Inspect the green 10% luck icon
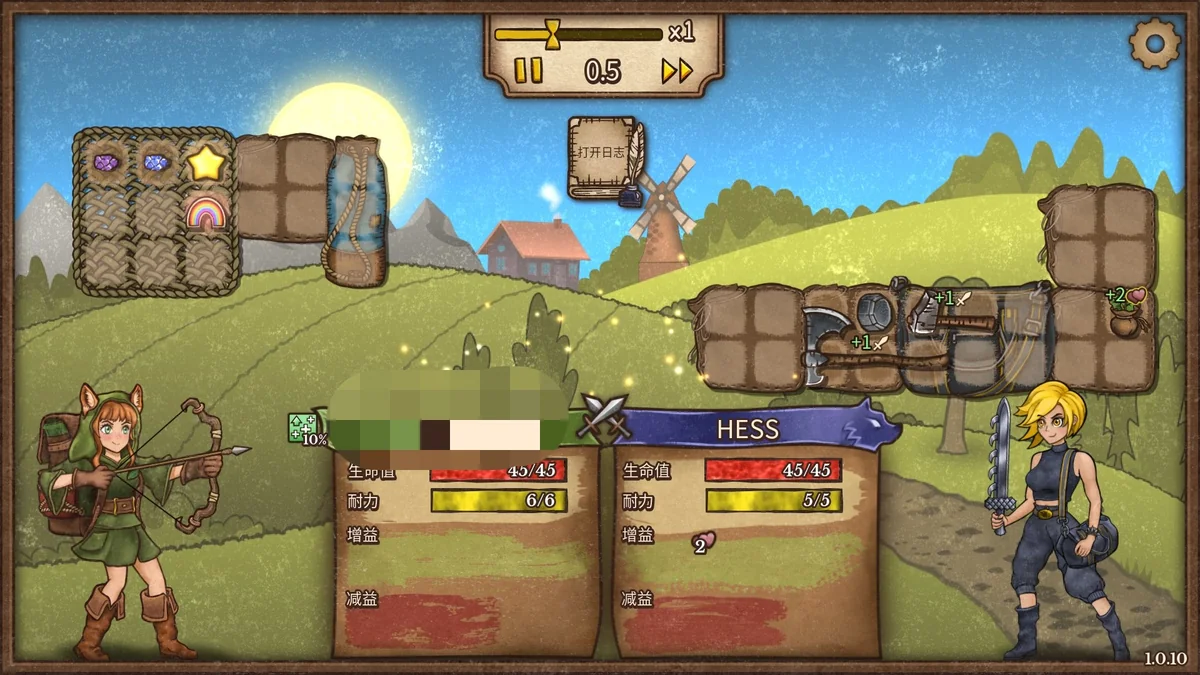 [x=303, y=428]
